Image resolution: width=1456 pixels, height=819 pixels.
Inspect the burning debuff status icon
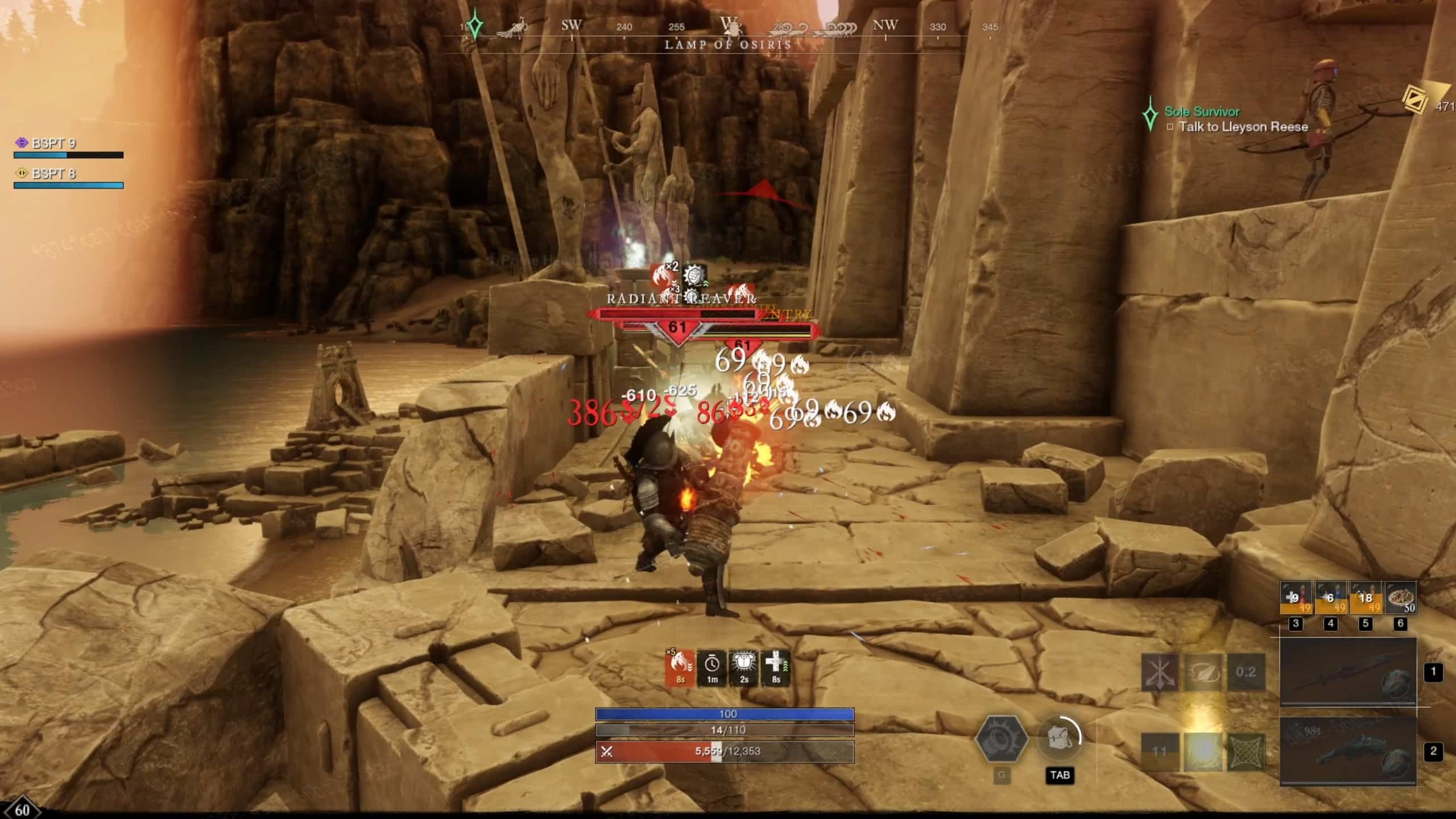pyautogui.click(x=680, y=668)
